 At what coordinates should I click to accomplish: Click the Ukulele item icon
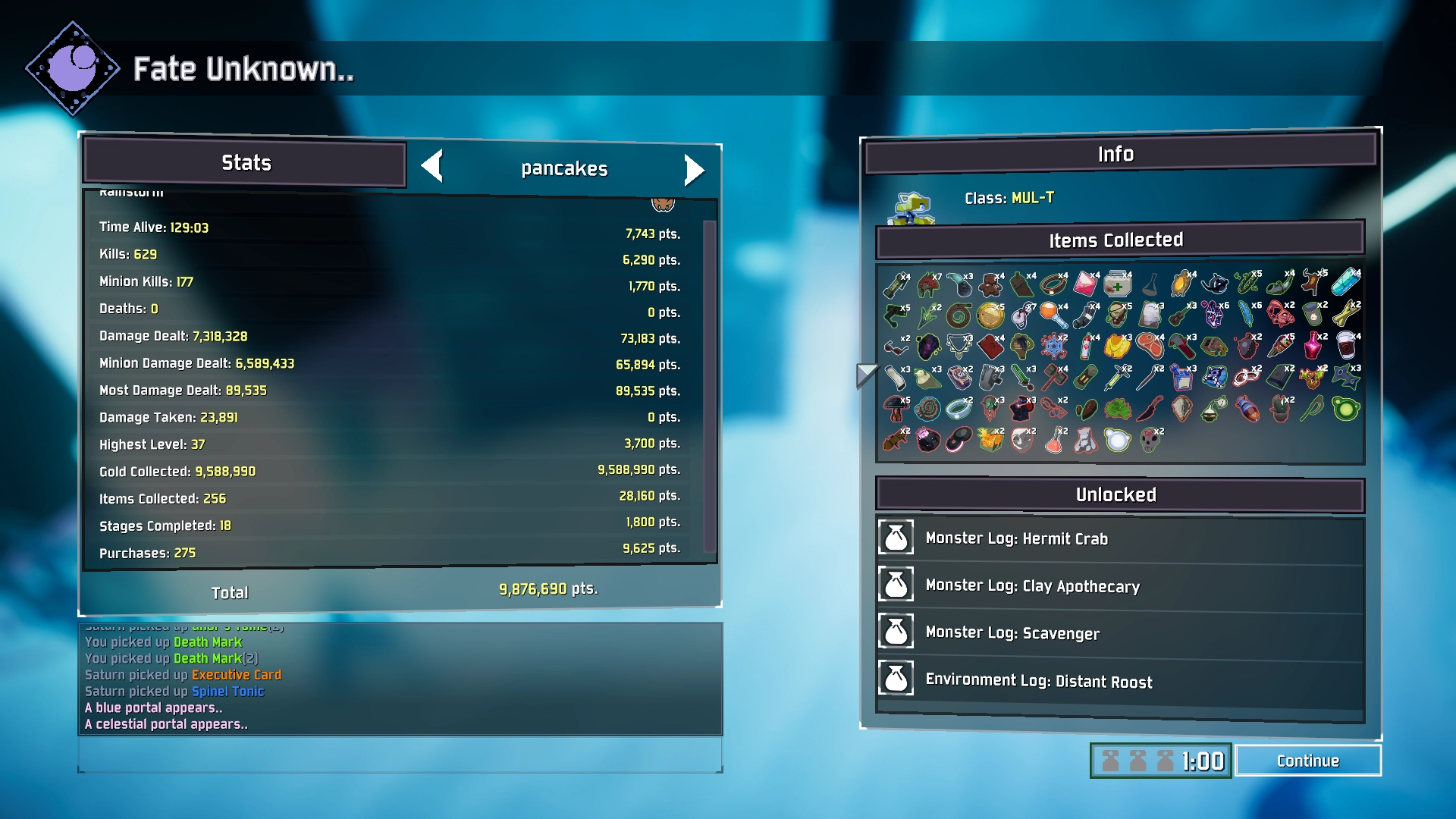point(1179,316)
